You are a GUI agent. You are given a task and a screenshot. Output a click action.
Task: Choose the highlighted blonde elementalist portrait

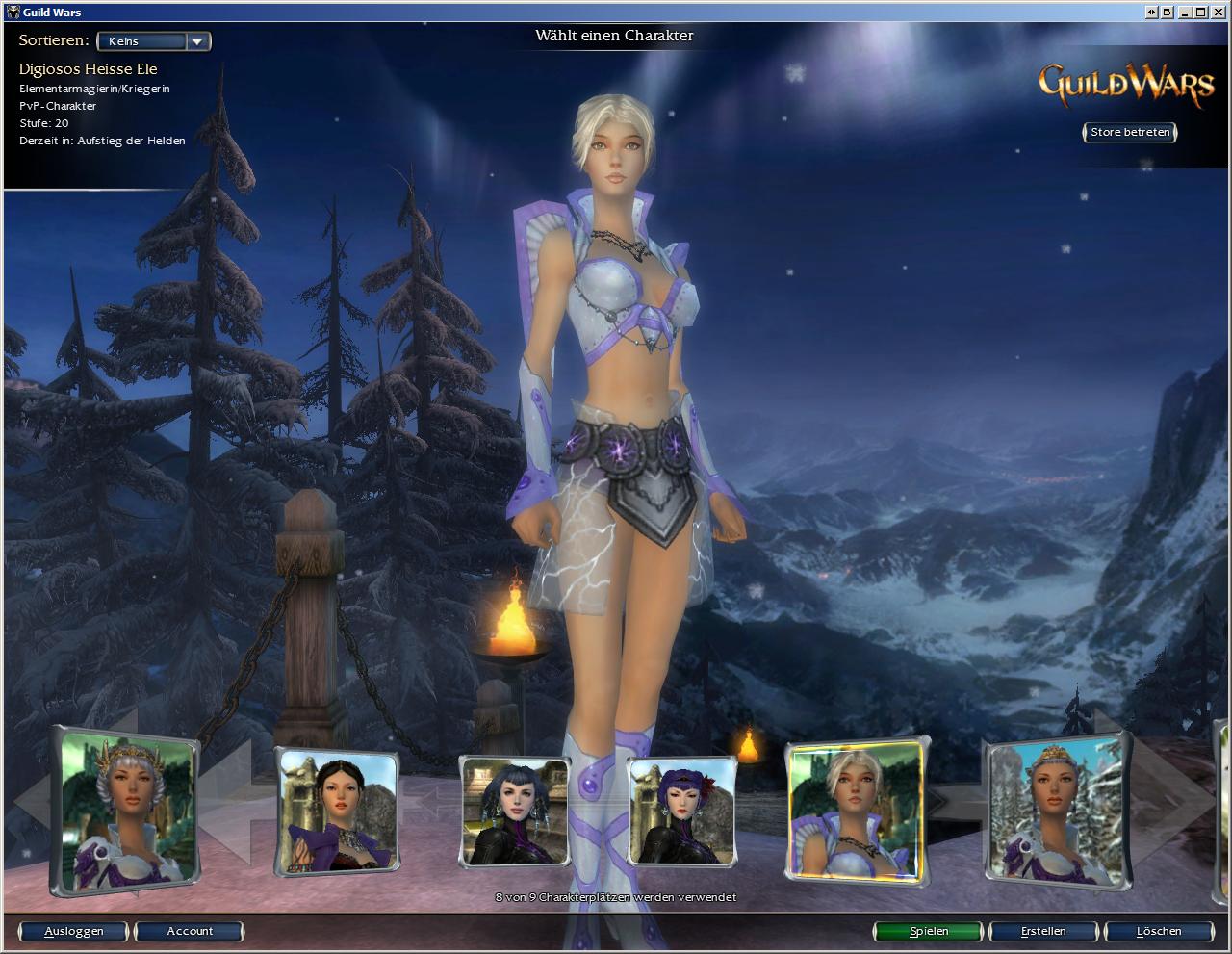coord(855,811)
